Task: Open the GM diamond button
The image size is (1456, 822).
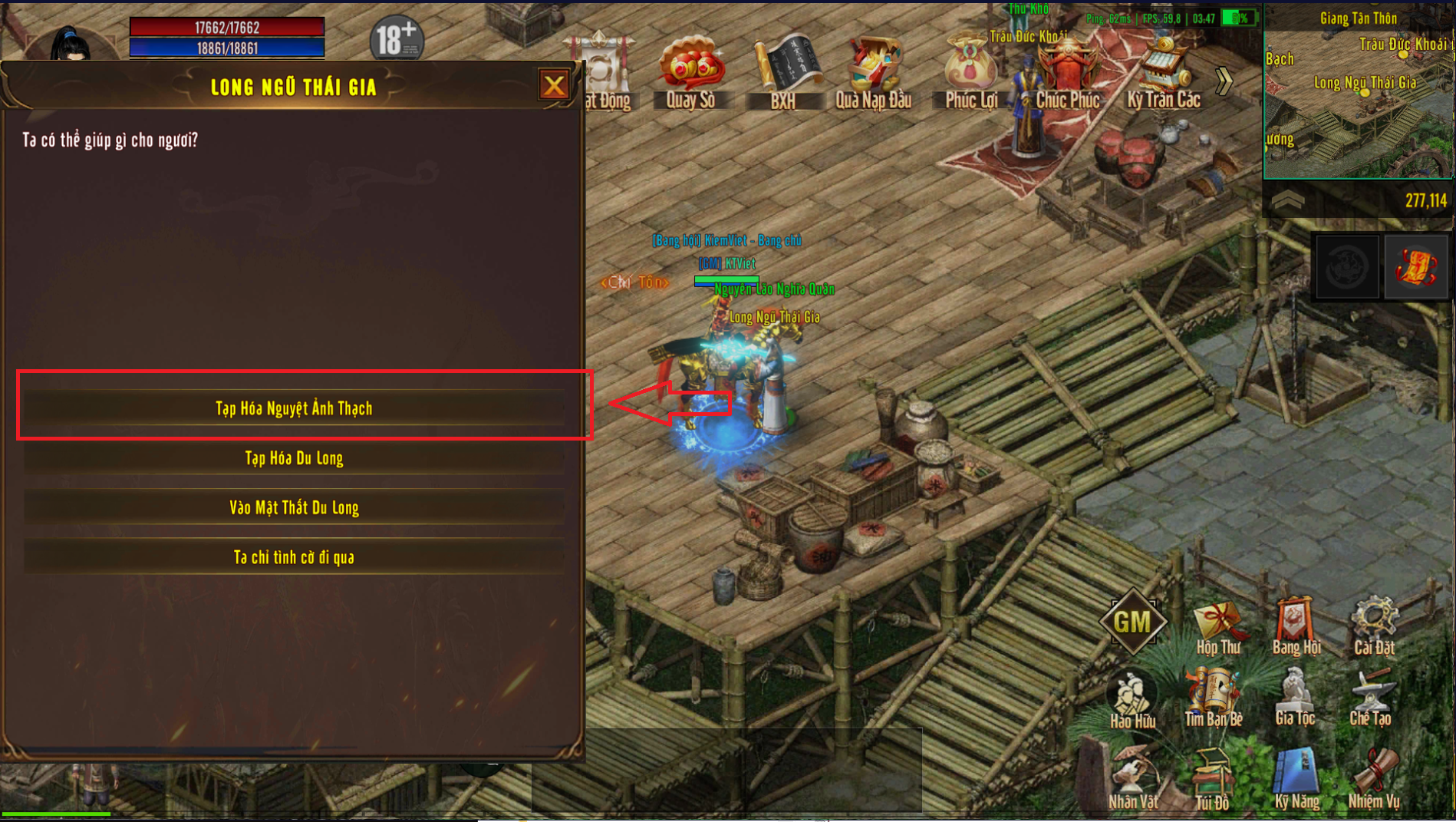Action: [x=1133, y=622]
